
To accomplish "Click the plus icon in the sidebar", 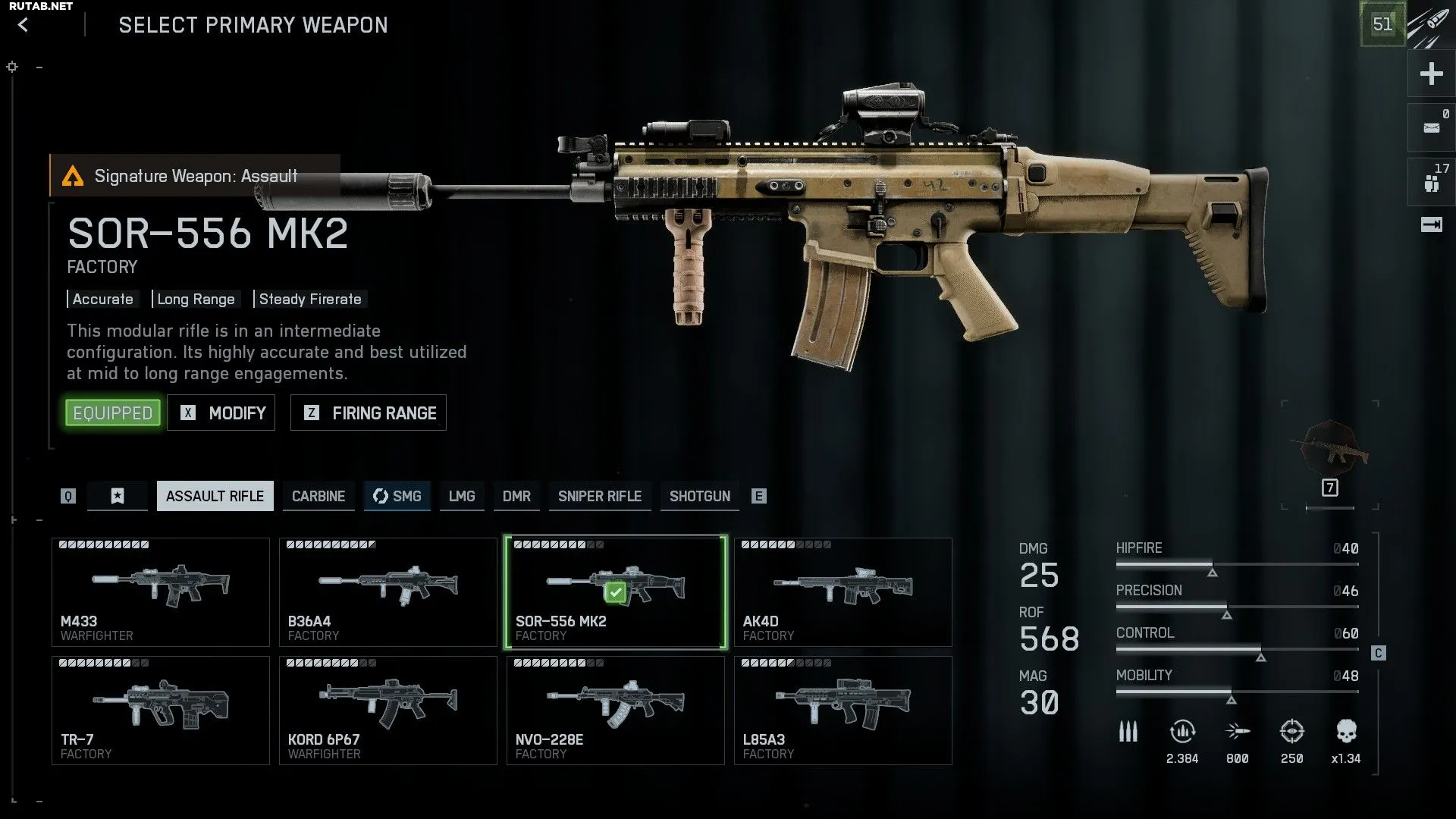I will [x=1431, y=74].
